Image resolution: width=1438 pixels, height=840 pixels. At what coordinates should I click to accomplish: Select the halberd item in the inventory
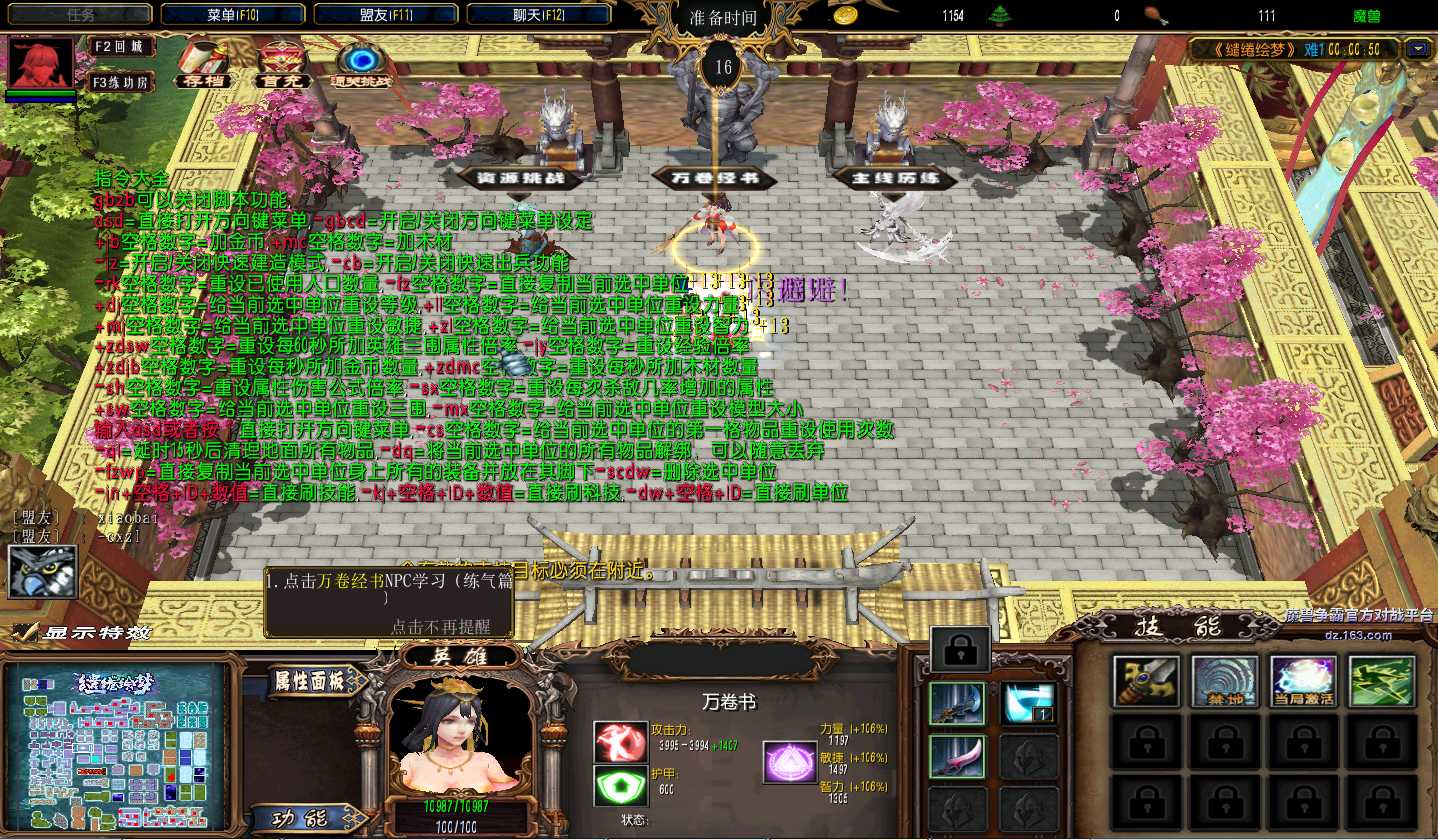click(957, 703)
